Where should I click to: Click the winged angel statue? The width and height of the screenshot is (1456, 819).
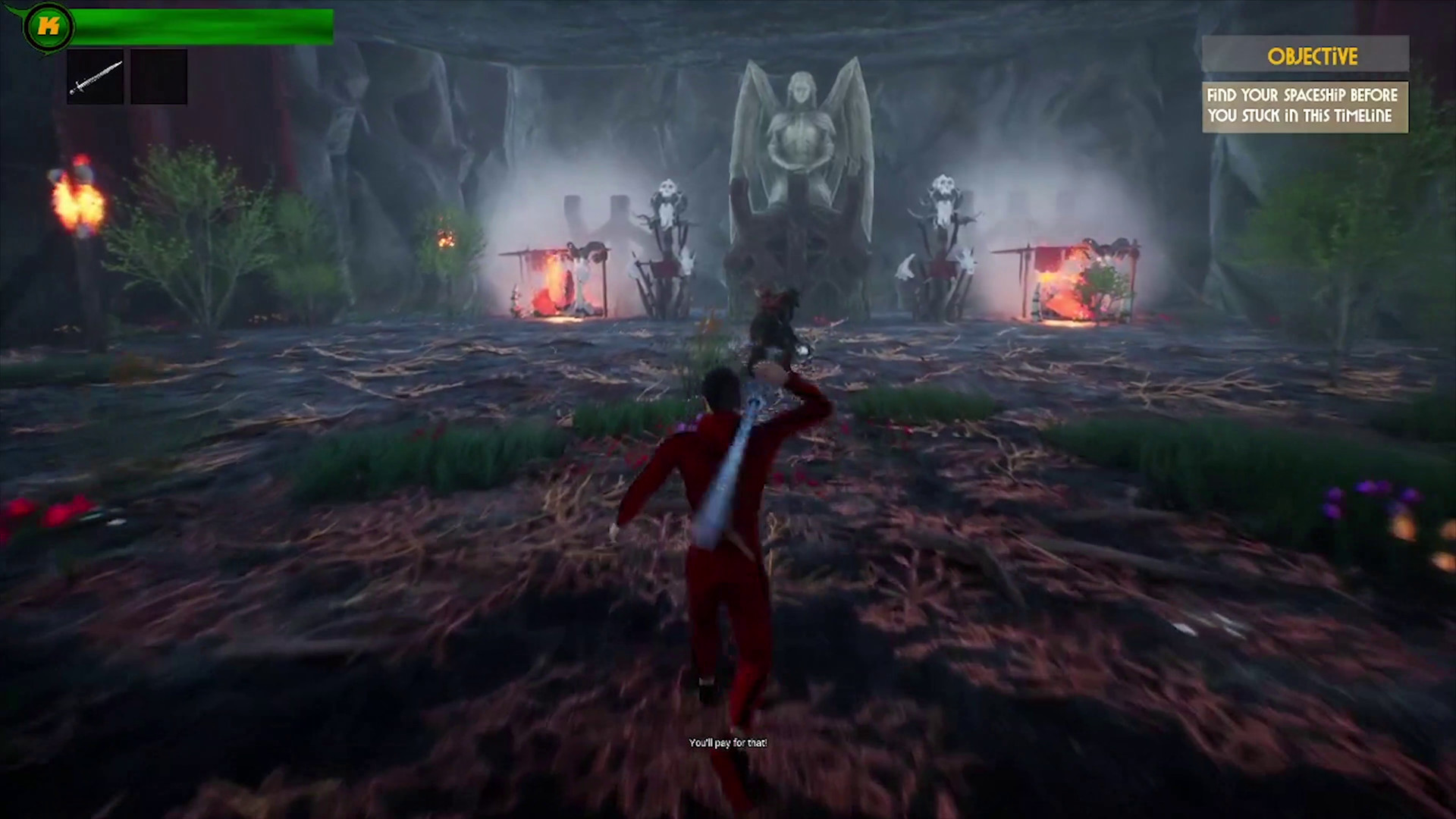pos(804,136)
